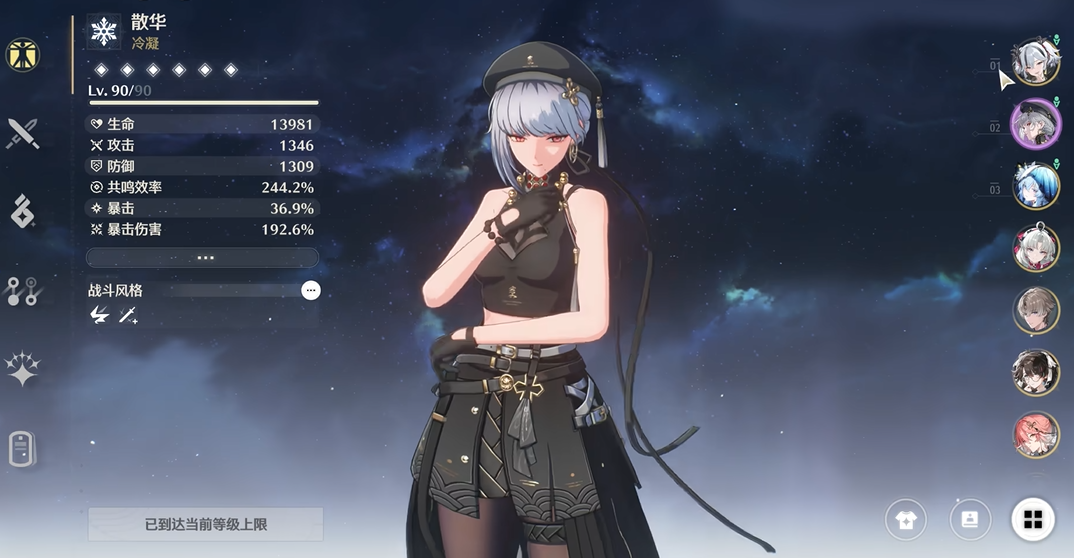
Task: Open the four-square grid button
Action: tap(1033, 519)
